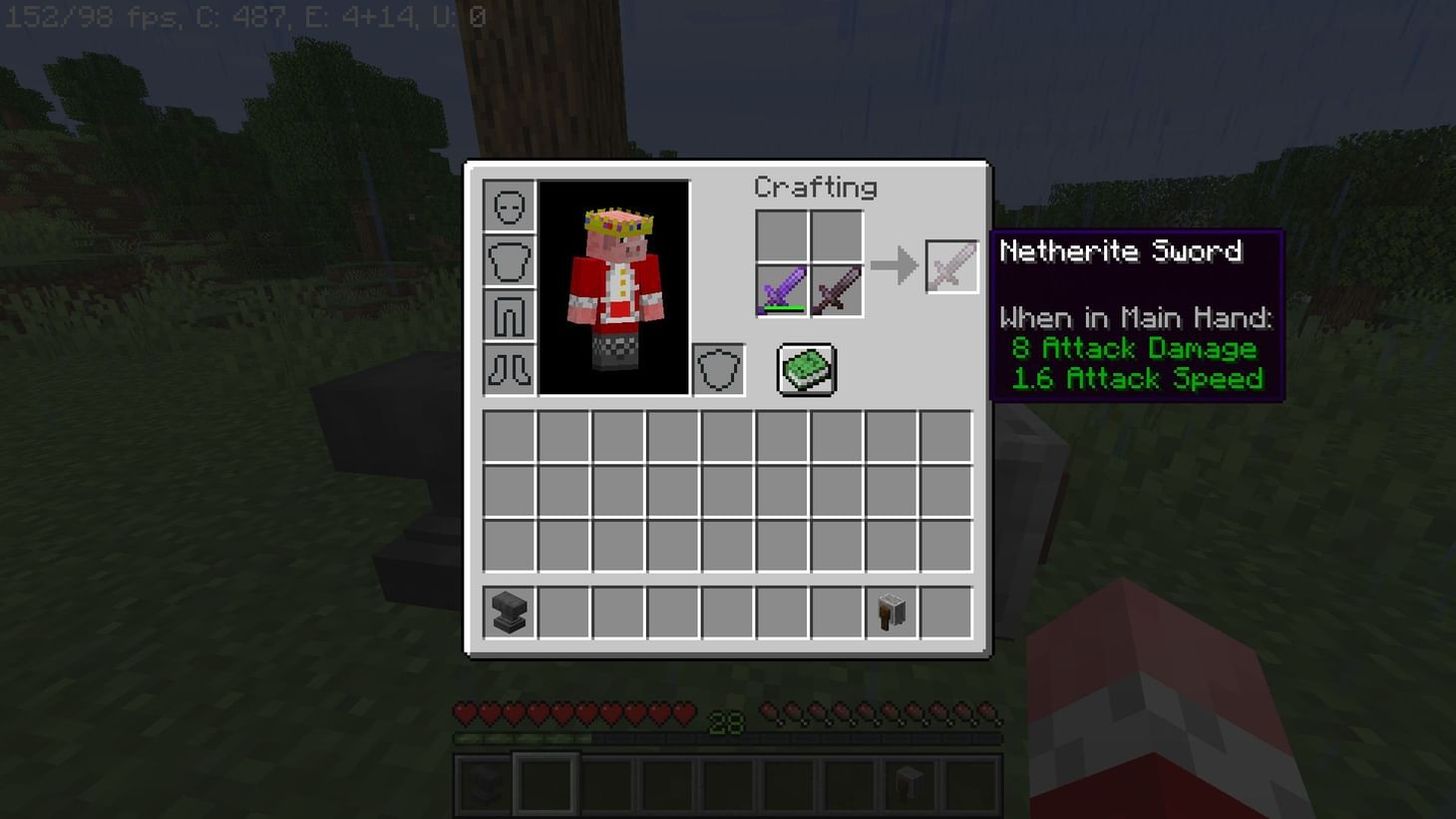Screen dimensions: 1456x819
Task: Click the leggings armor slot
Action: pyautogui.click(x=509, y=314)
